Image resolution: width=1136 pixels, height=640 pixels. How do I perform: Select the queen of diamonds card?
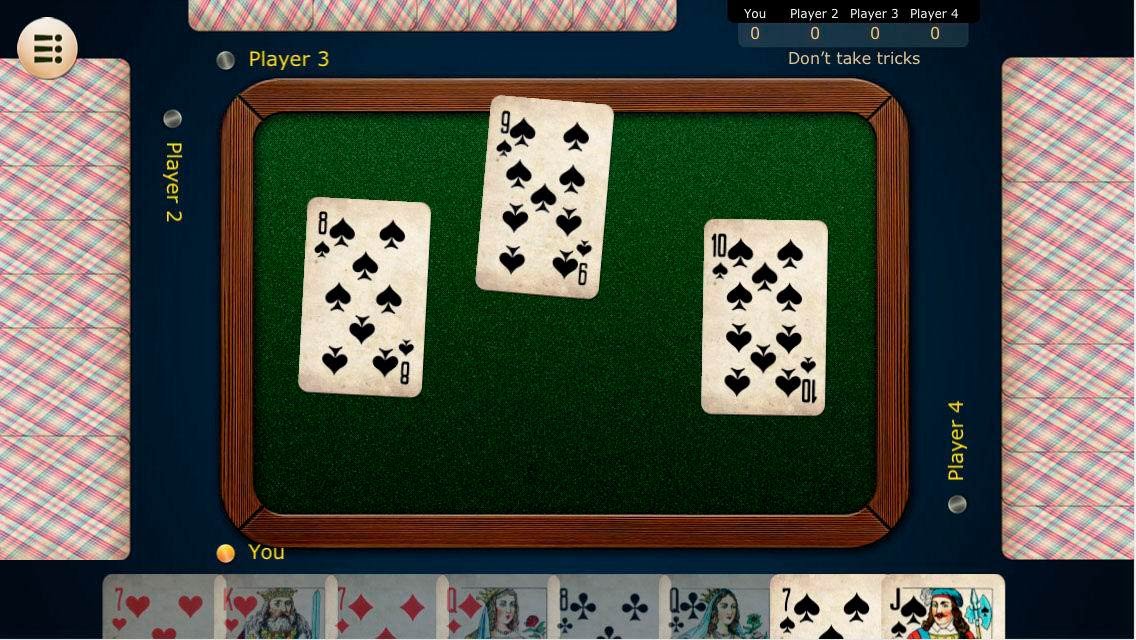pos(491,608)
